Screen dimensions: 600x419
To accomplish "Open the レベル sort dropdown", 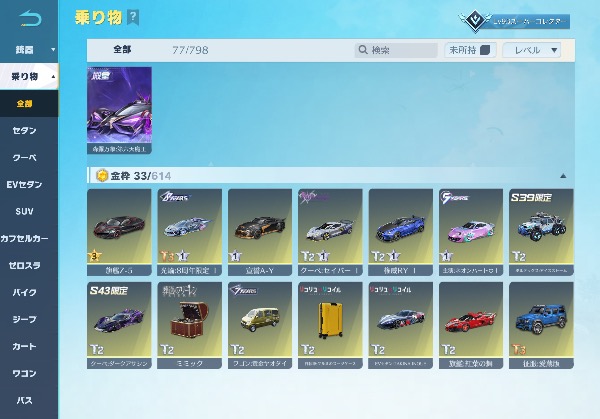I will (532, 50).
